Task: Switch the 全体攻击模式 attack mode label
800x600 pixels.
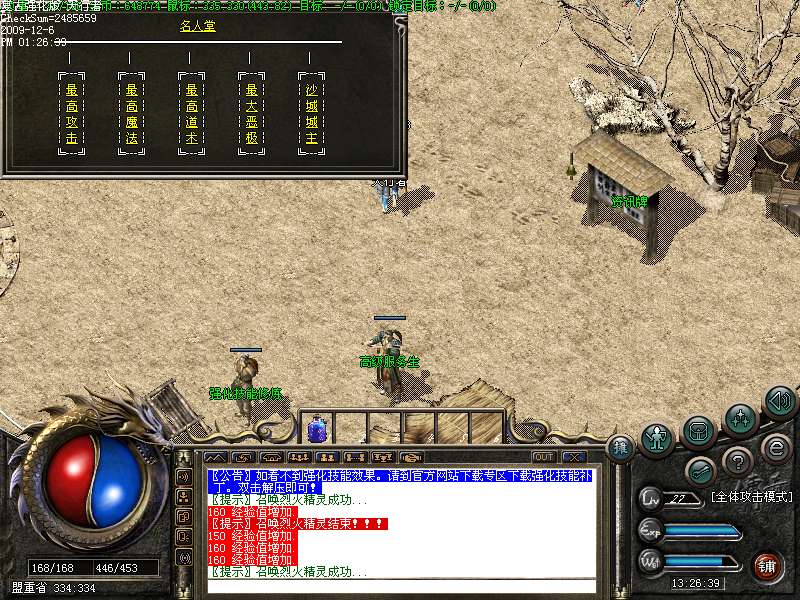Action: pos(750,496)
